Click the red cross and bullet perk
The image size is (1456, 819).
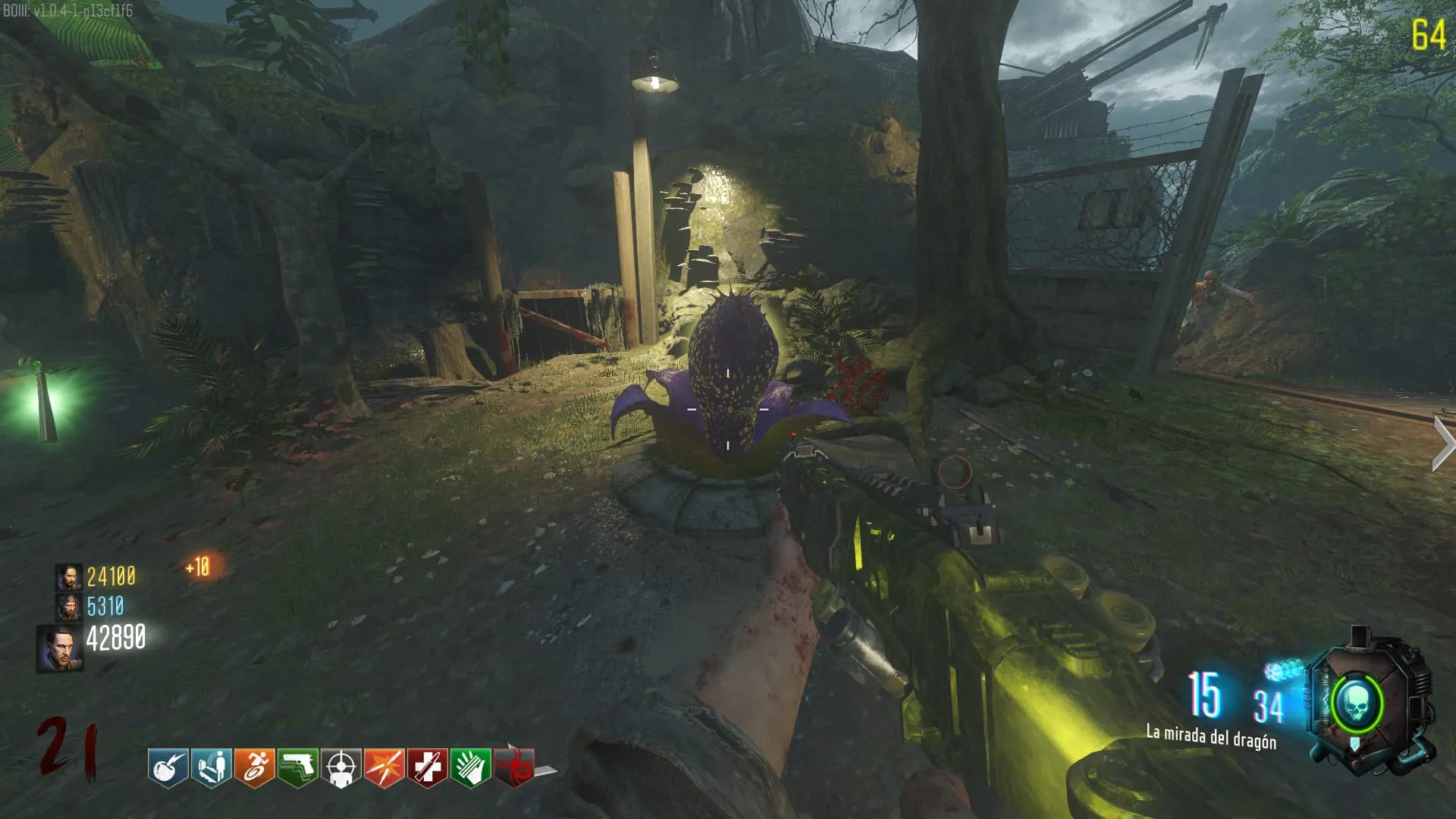pos(427,768)
